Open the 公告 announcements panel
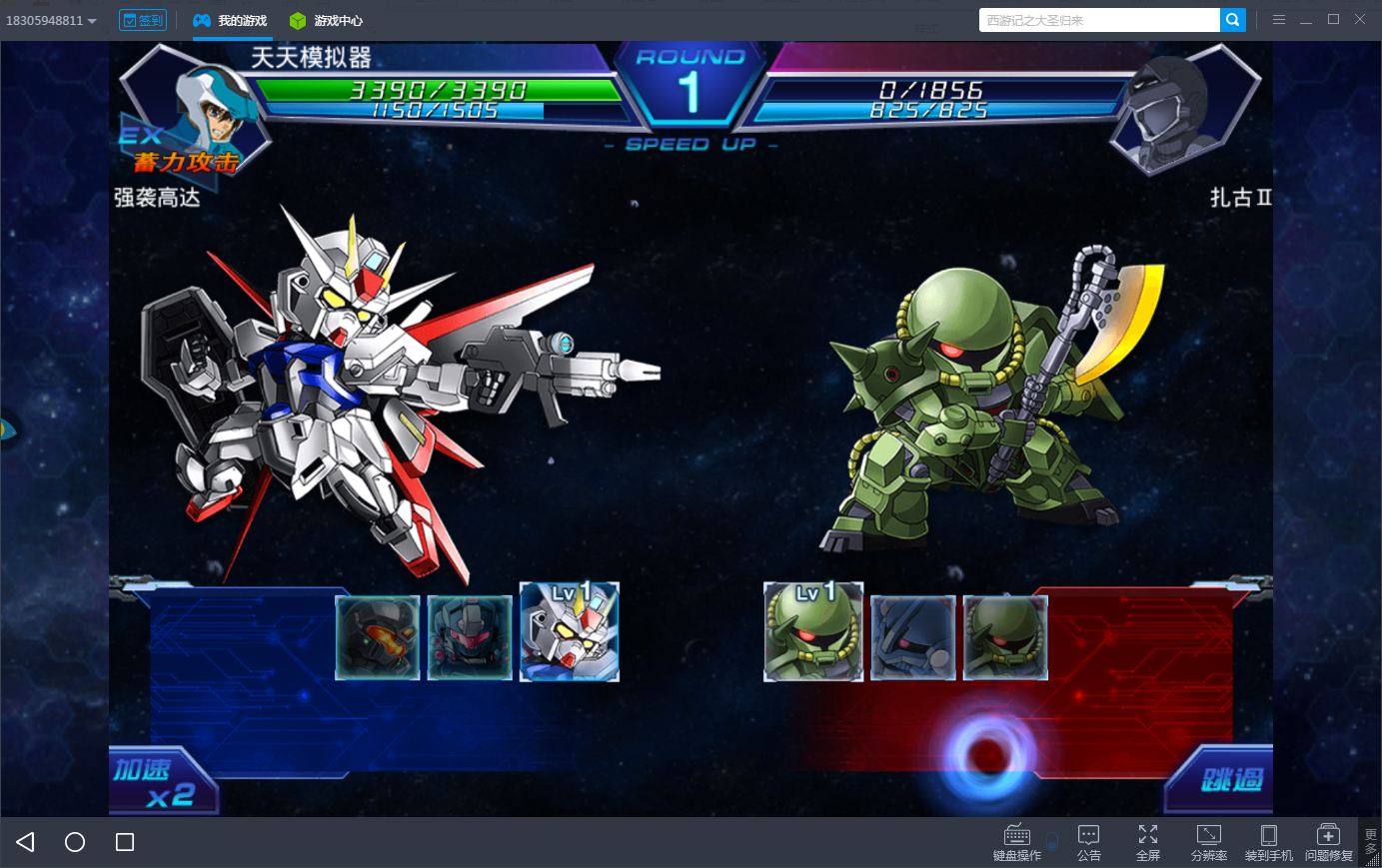 [1089, 842]
